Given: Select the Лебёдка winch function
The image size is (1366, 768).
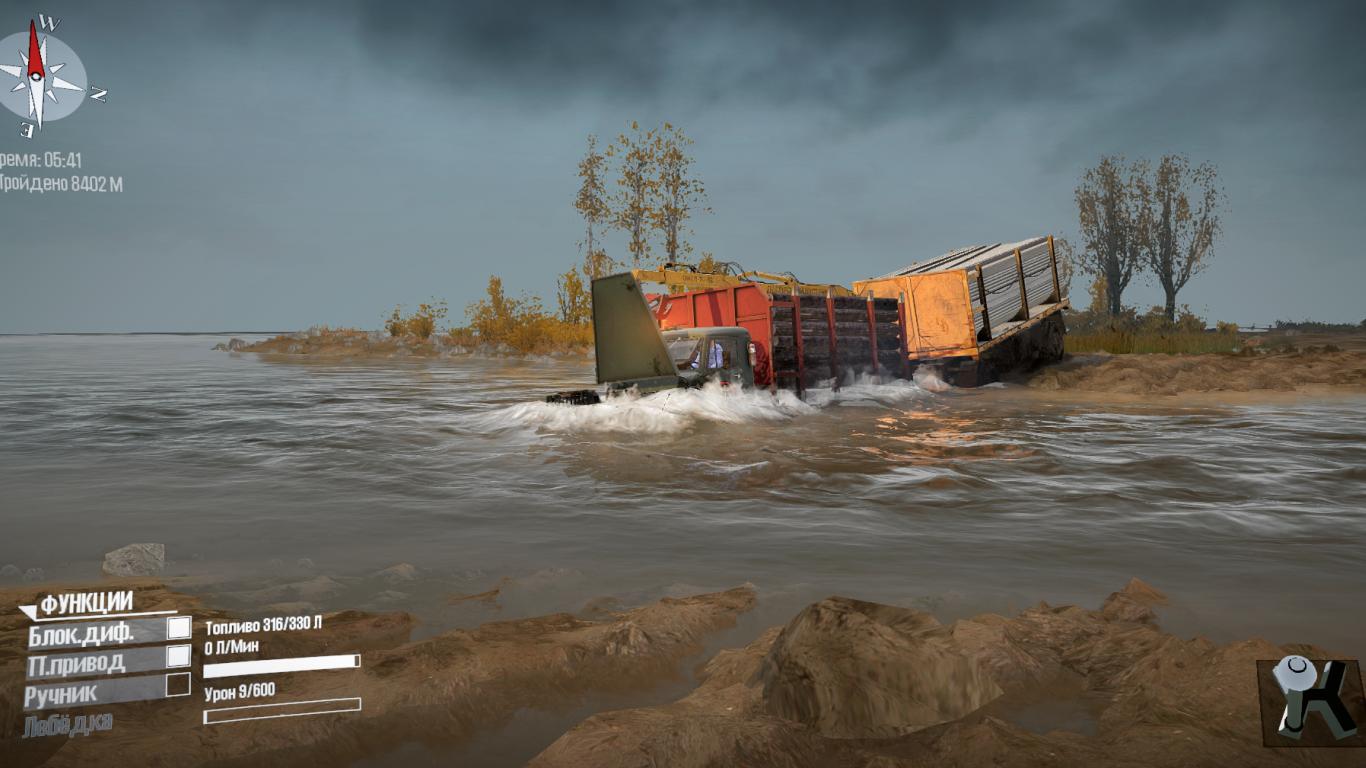Looking at the screenshot, I should tap(68, 723).
